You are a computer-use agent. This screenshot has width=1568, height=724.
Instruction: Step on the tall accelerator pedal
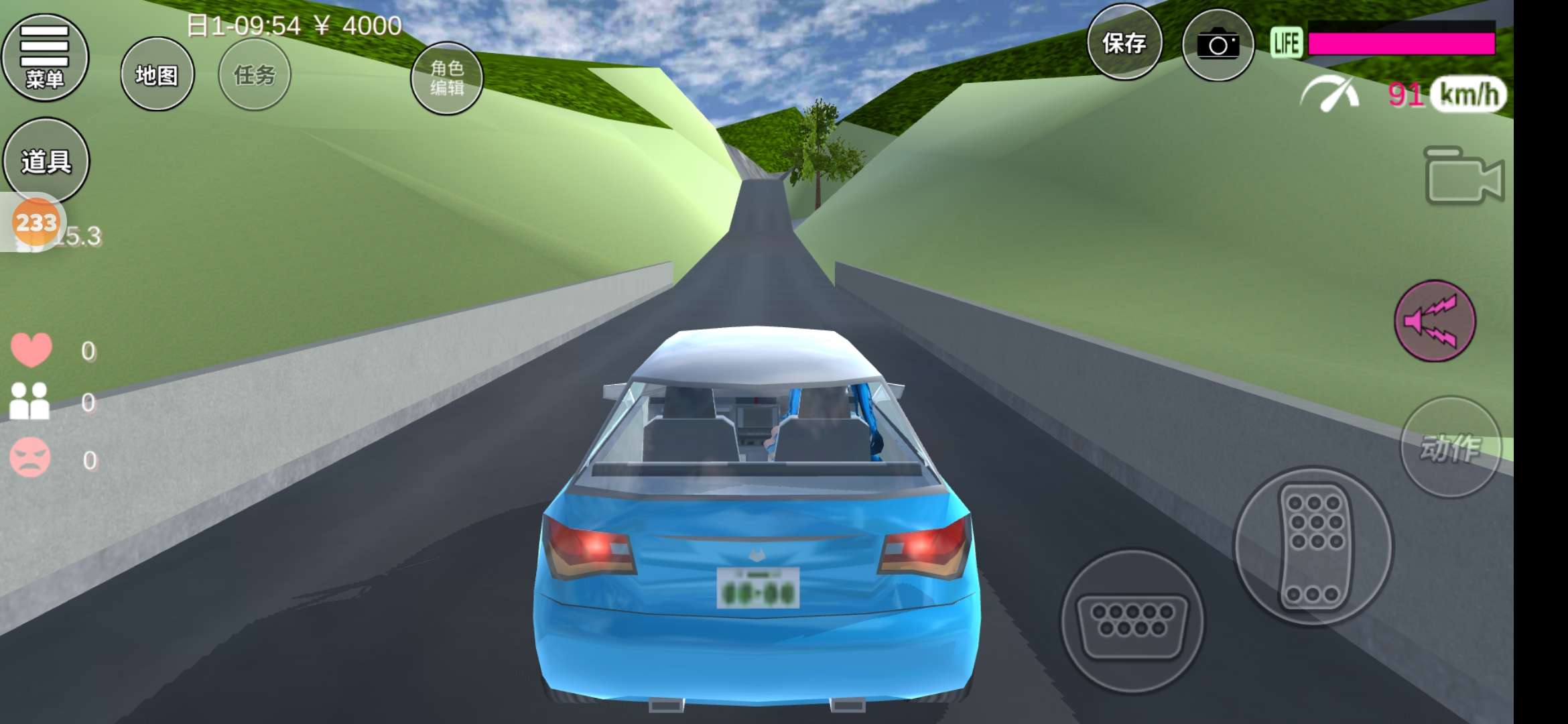point(1313,546)
